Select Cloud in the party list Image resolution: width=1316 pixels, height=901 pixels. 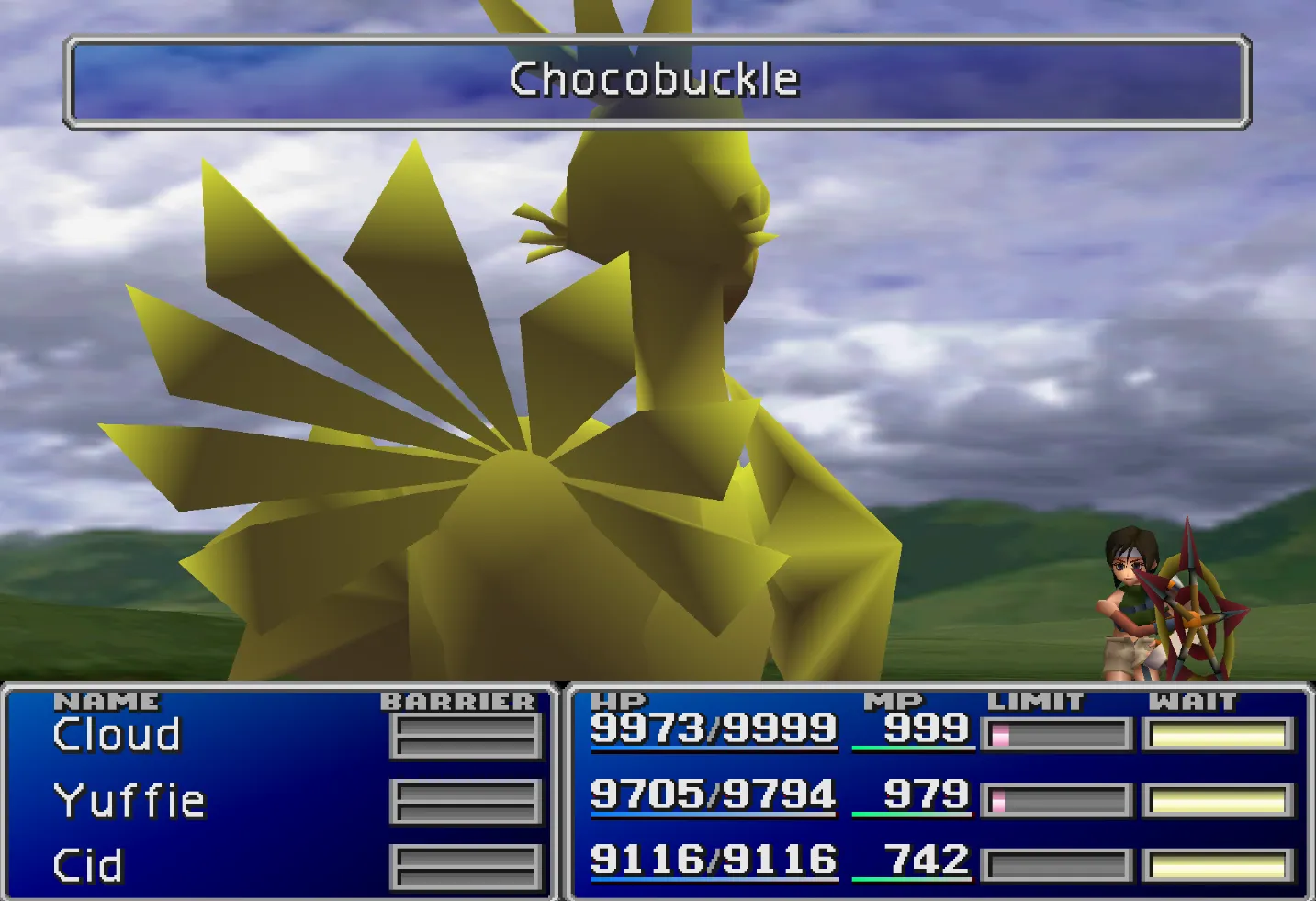click(x=117, y=735)
